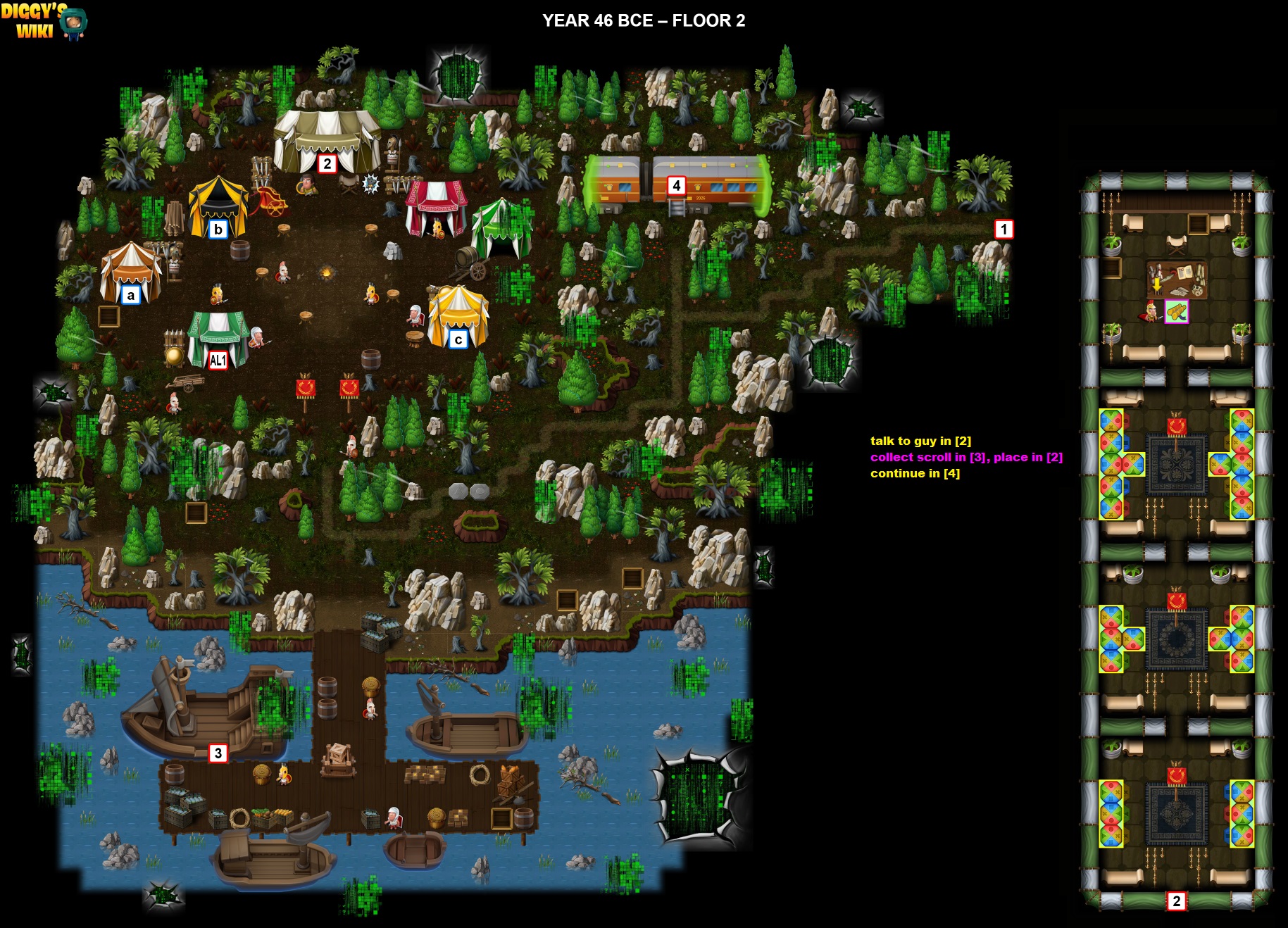Viewport: 1288px width, 928px height.
Task: Select the AL1 marker on the green tent
Action: (218, 360)
